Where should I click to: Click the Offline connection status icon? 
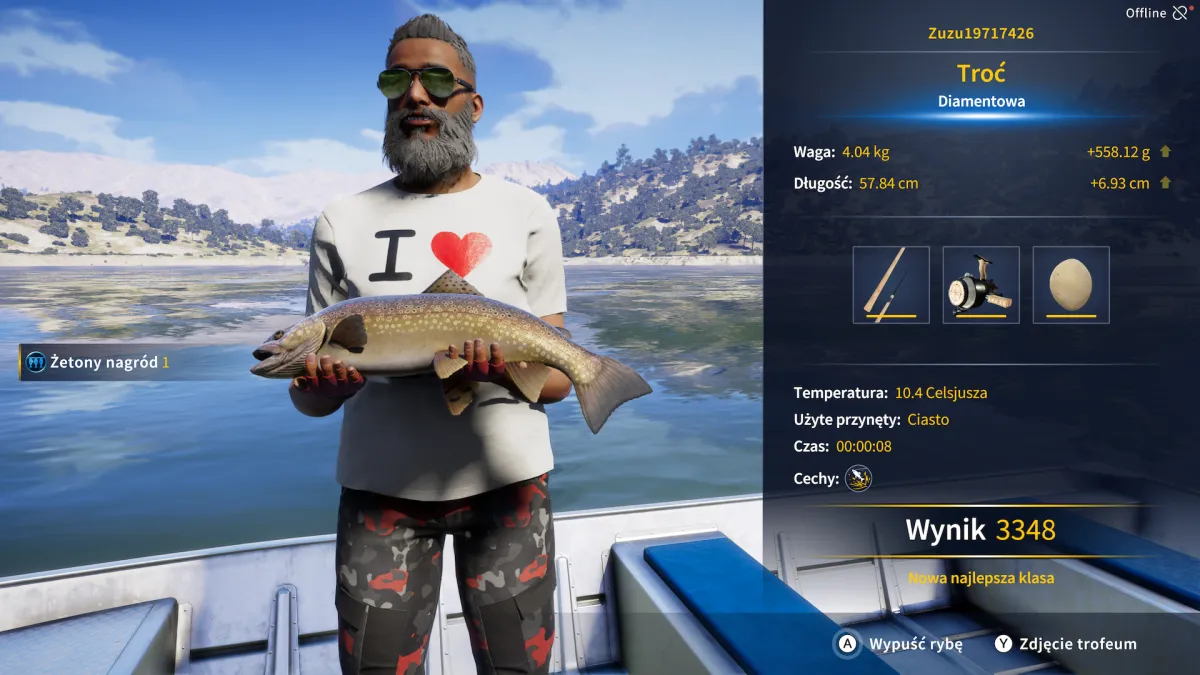click(1181, 13)
